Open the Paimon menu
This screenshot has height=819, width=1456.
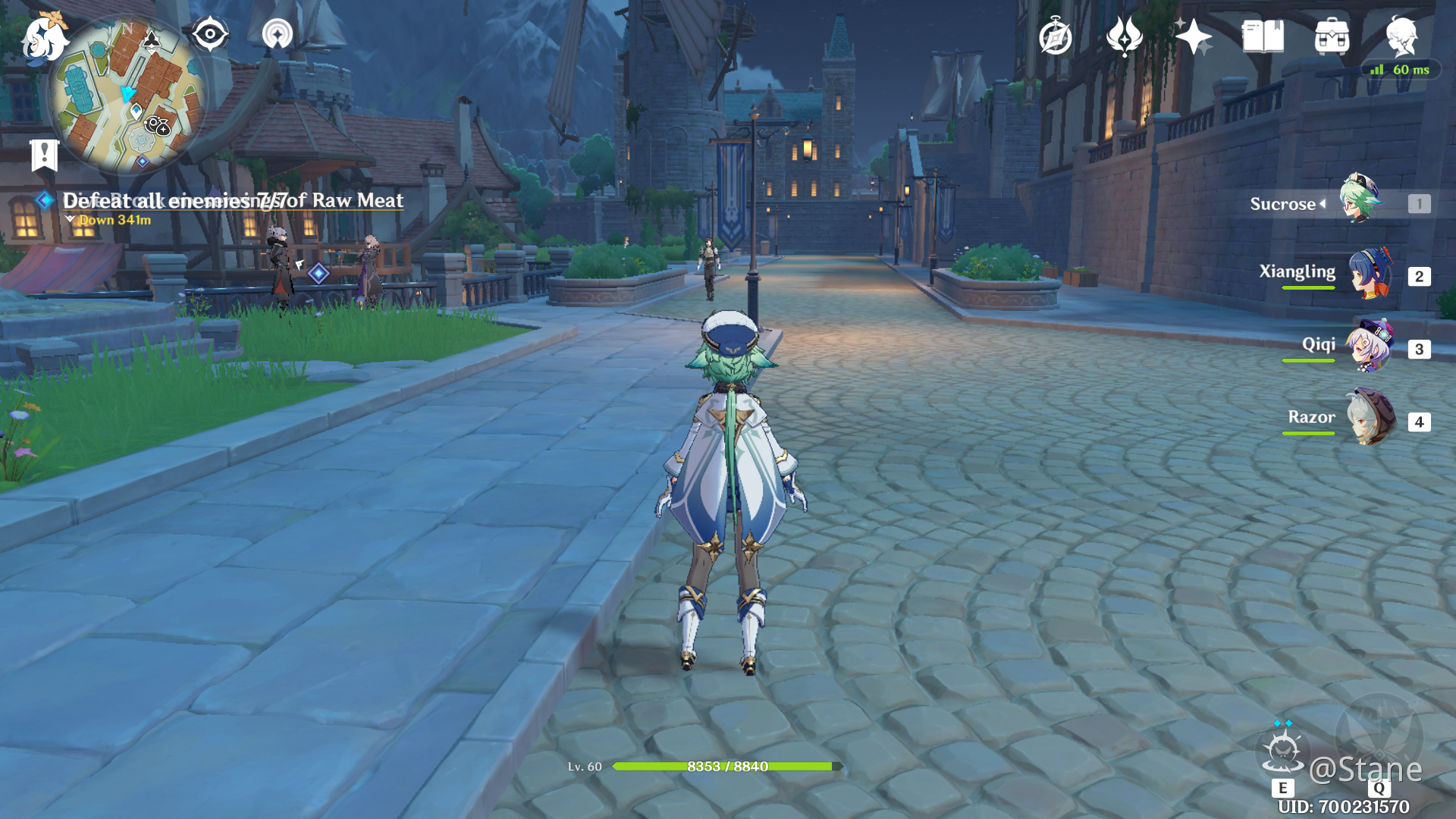43,39
